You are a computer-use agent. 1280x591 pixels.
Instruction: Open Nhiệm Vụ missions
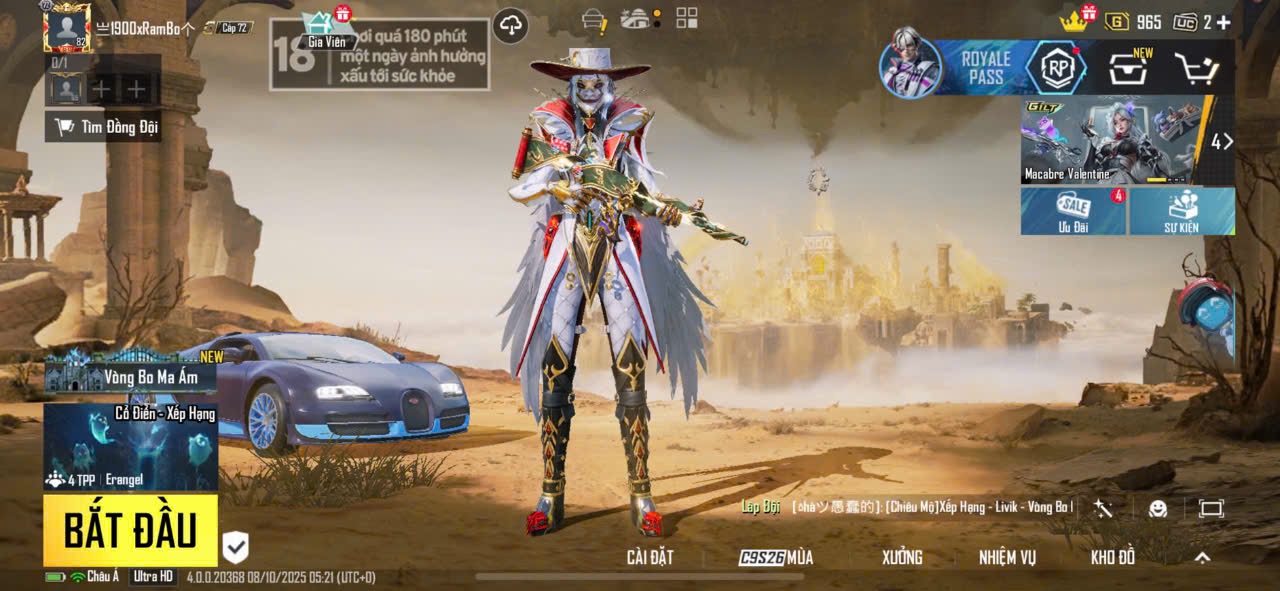pos(1007,558)
